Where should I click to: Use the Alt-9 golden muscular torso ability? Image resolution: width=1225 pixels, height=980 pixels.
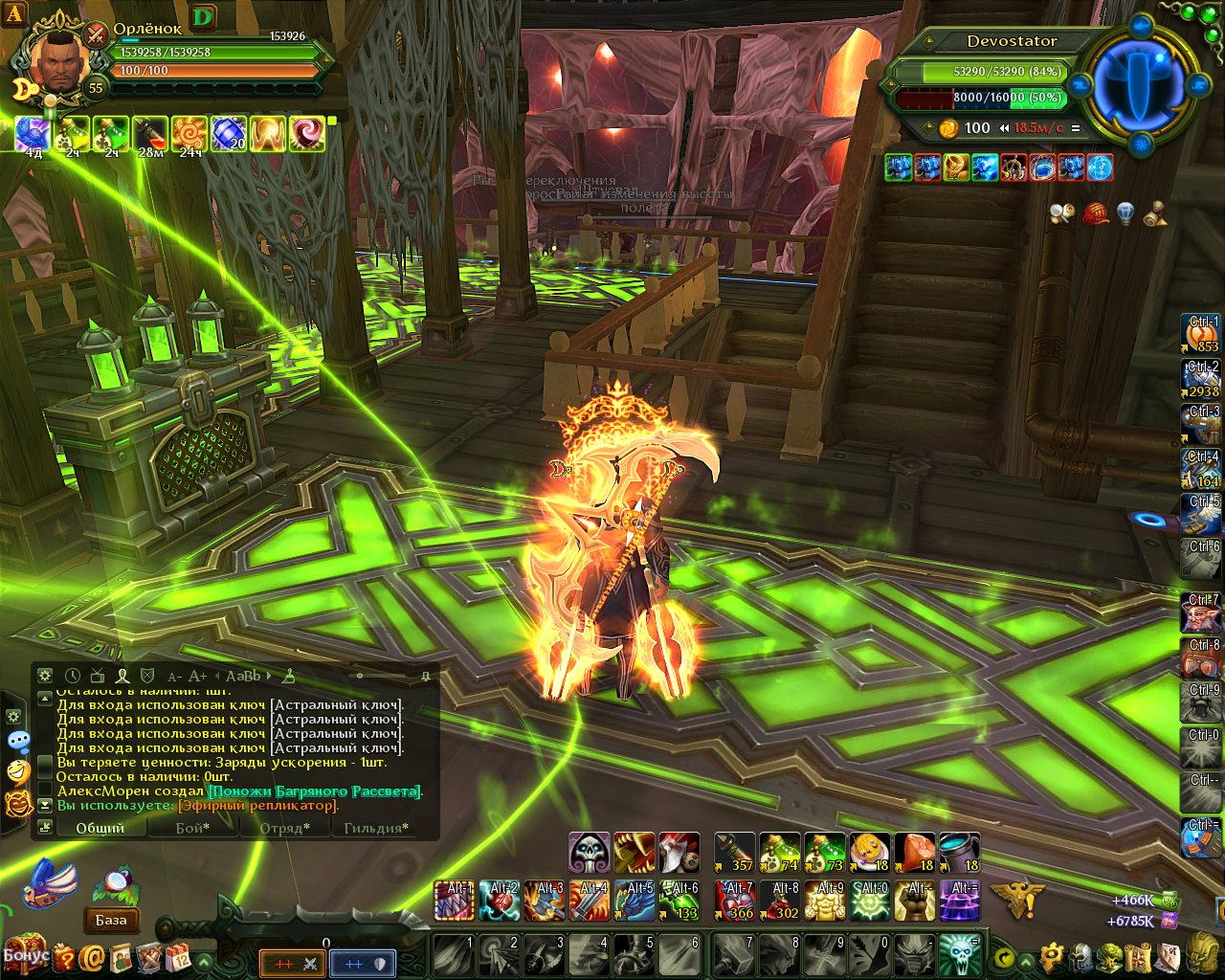(826, 901)
